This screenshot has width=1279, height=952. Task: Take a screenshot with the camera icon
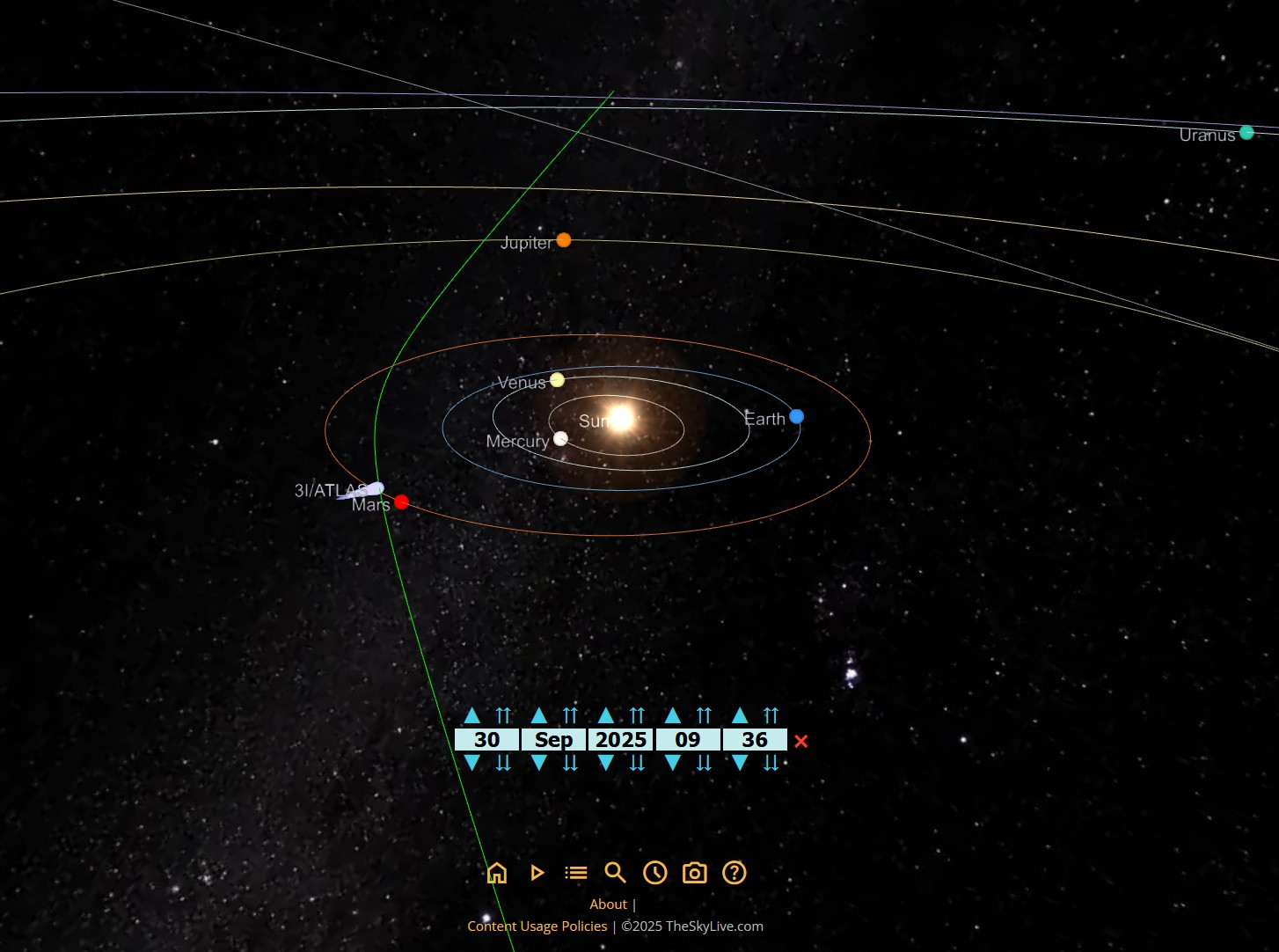point(694,873)
